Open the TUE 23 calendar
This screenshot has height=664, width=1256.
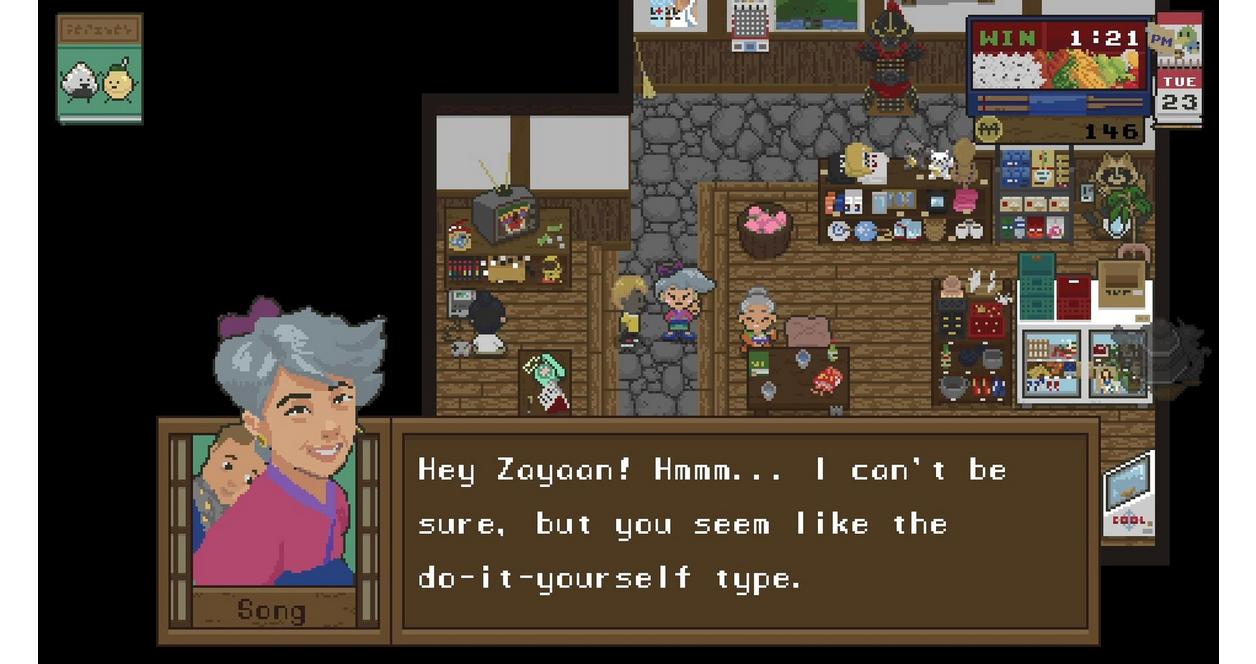click(1178, 92)
